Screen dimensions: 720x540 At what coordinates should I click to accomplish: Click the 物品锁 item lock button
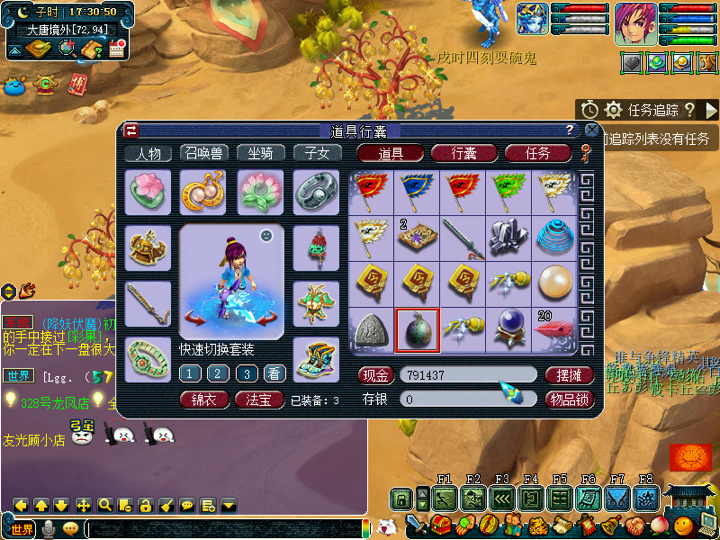[570, 399]
